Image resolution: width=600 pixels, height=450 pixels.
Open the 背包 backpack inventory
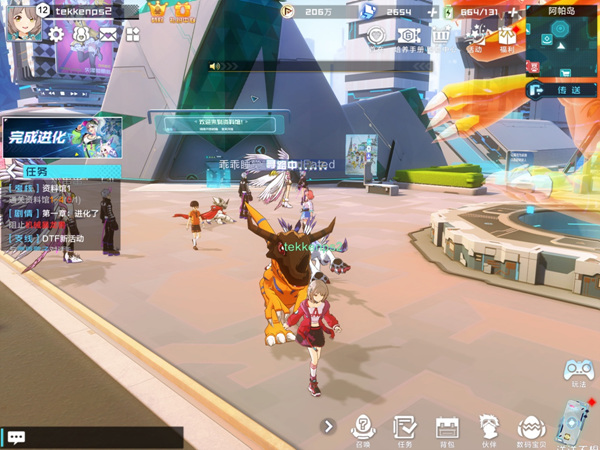point(446,428)
